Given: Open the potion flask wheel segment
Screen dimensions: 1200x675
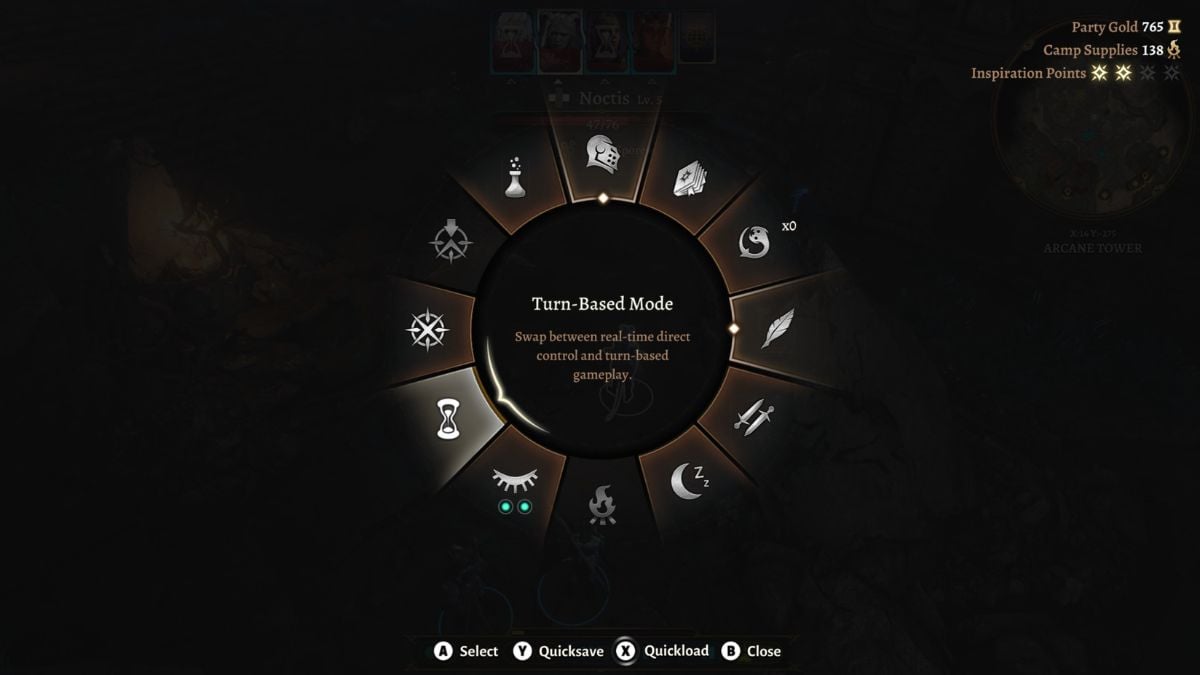Looking at the screenshot, I should [x=515, y=177].
